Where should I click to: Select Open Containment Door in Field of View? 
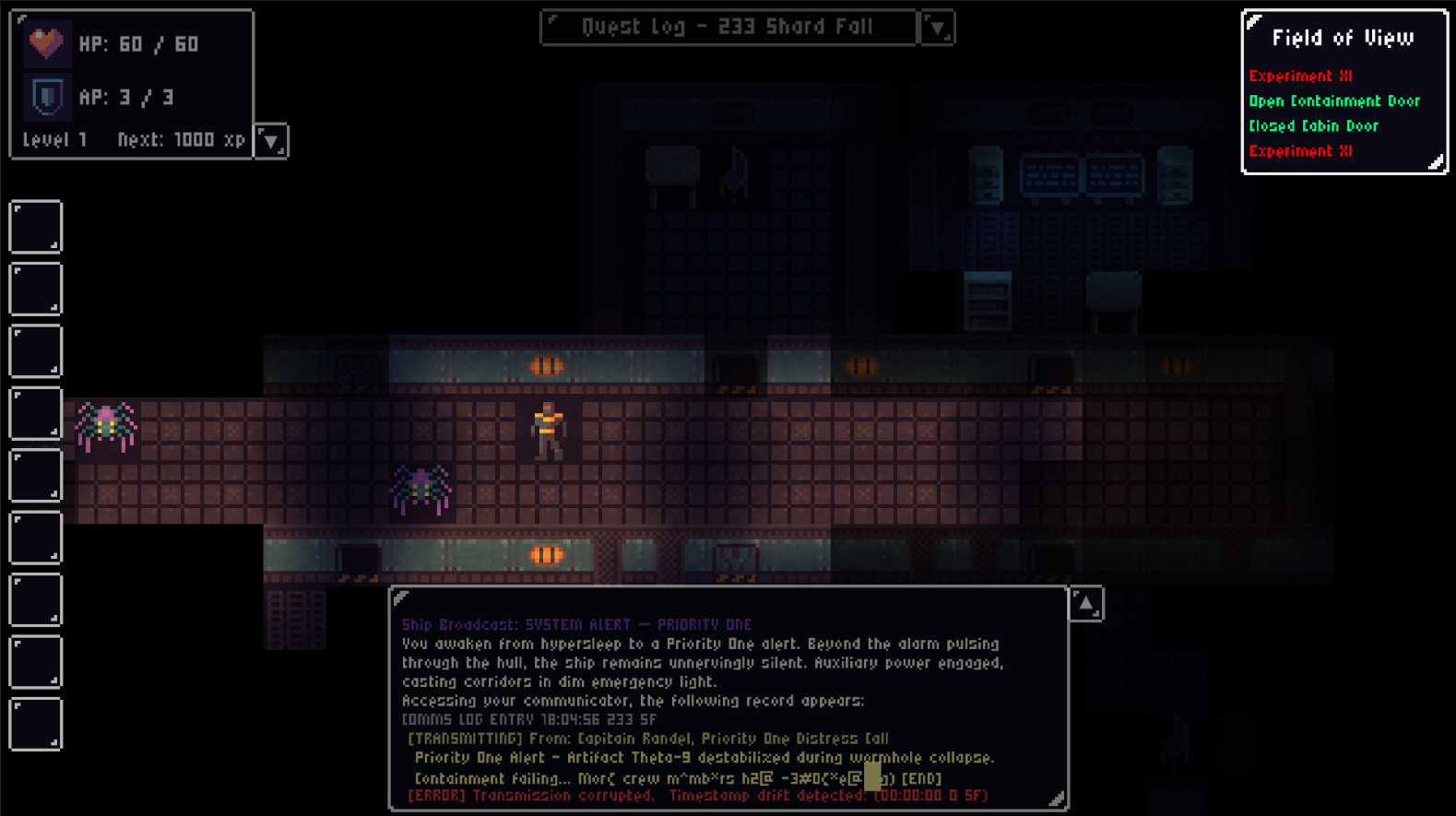tap(1333, 101)
